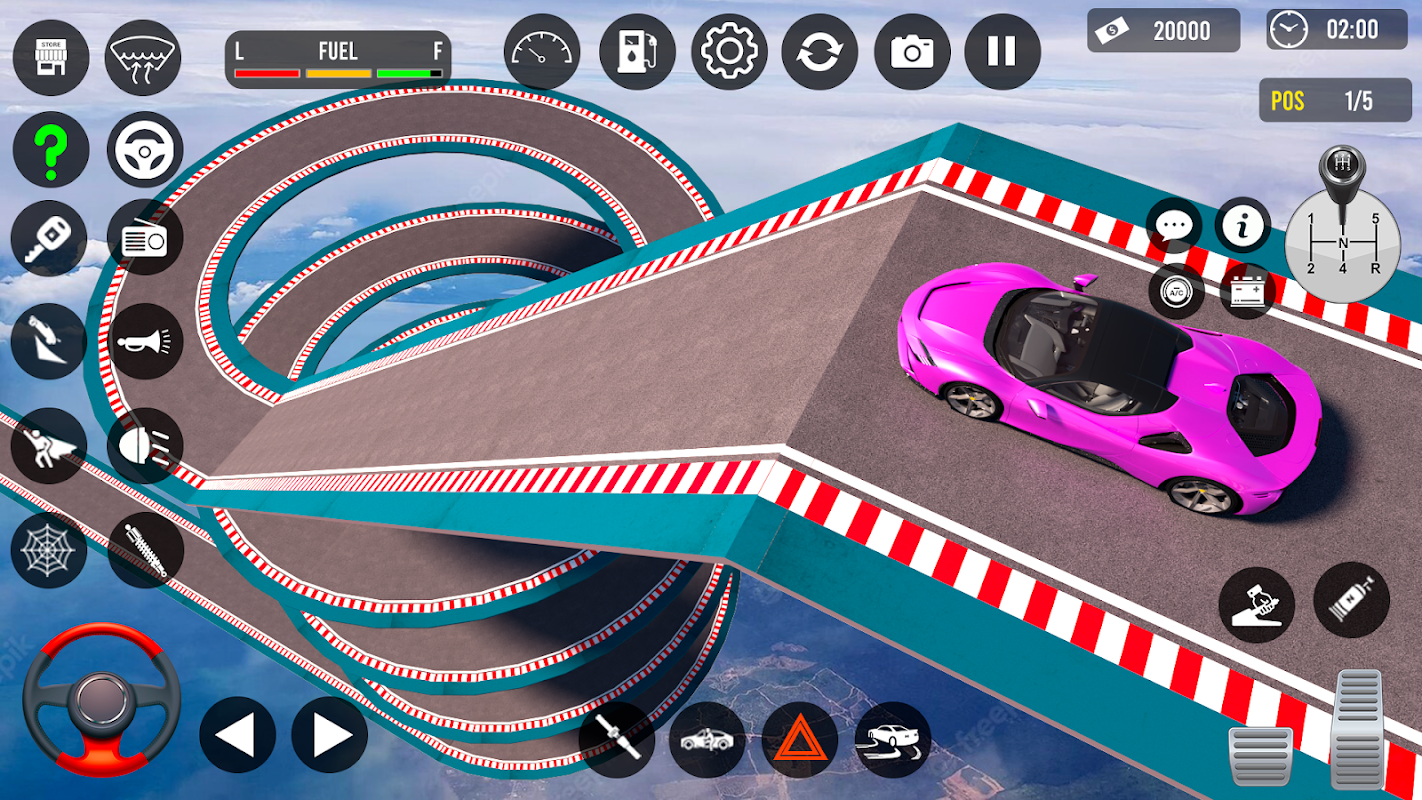Image resolution: width=1422 pixels, height=800 pixels.
Task: Steer right with the right arrow
Action: click(330, 735)
